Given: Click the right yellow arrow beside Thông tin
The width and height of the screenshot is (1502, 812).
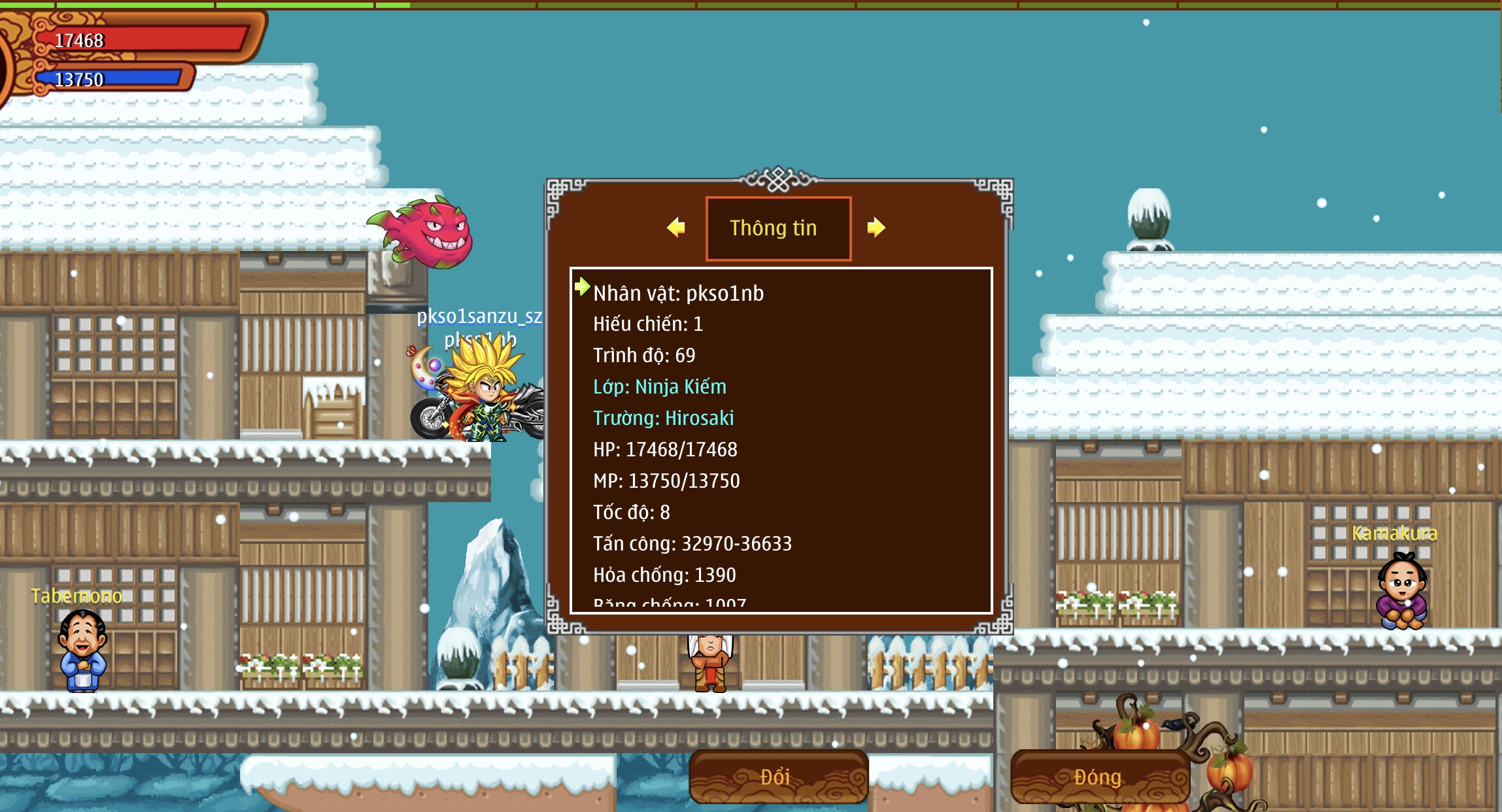Looking at the screenshot, I should click(876, 228).
